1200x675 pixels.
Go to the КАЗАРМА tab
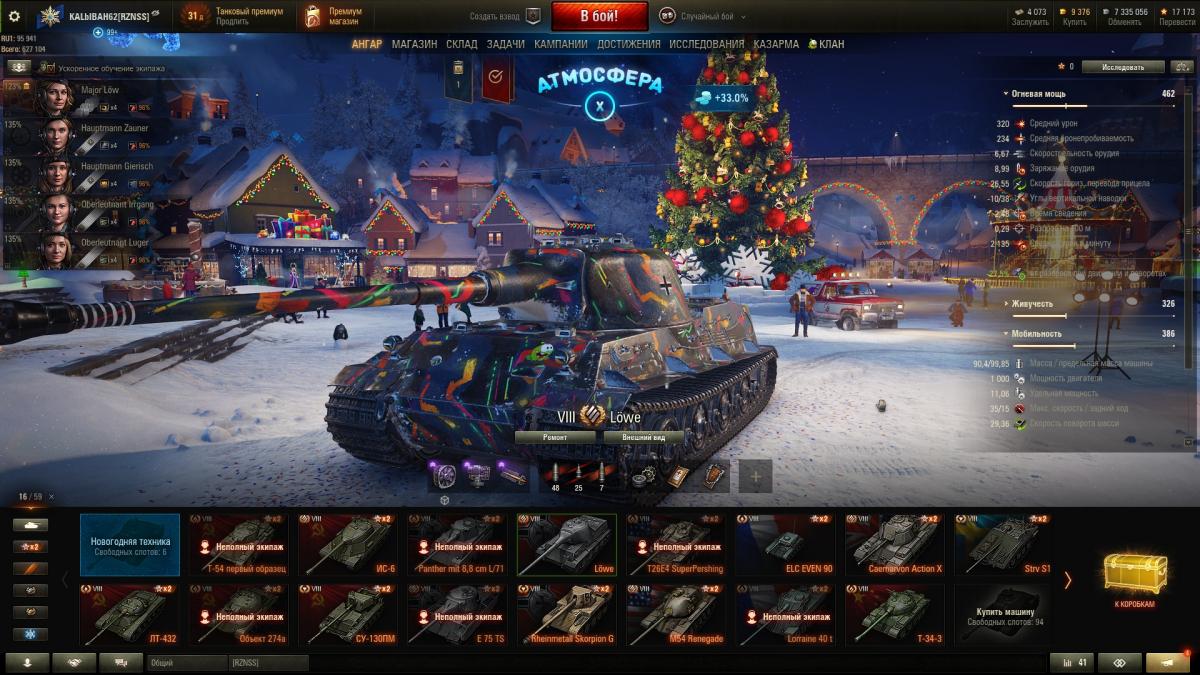click(x=775, y=44)
